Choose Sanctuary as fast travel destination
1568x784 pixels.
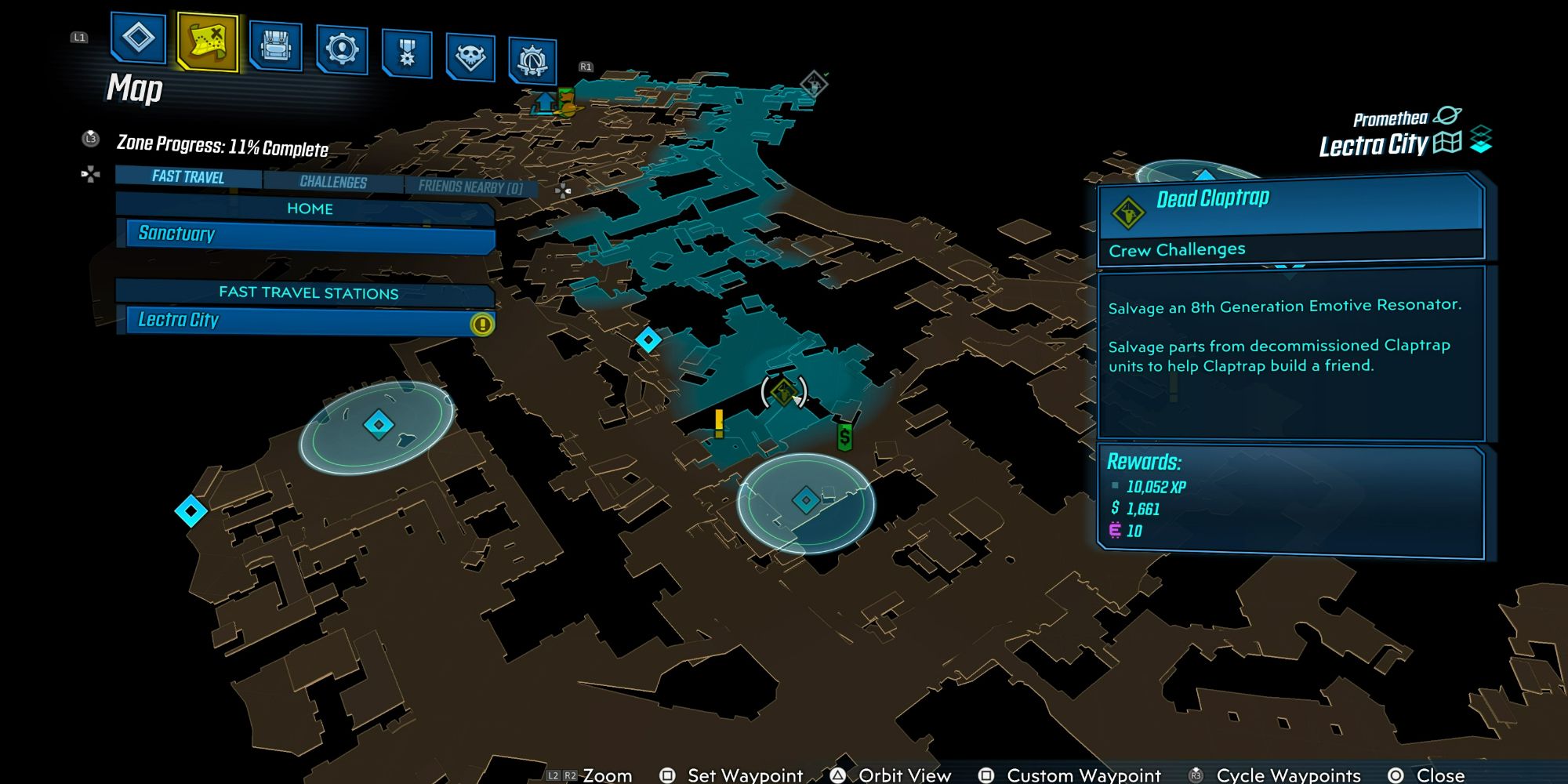click(x=310, y=234)
